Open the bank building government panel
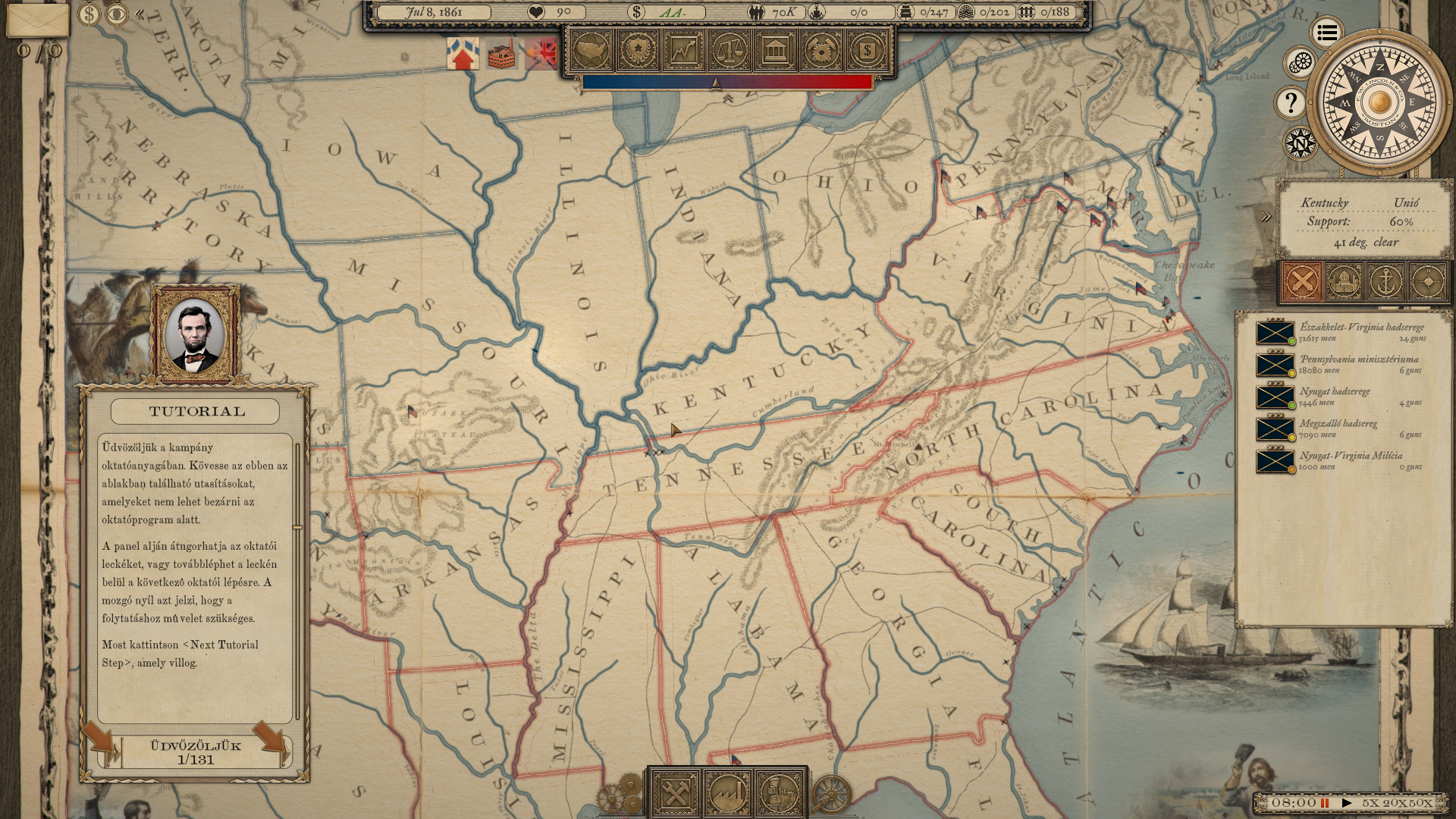 (x=775, y=51)
